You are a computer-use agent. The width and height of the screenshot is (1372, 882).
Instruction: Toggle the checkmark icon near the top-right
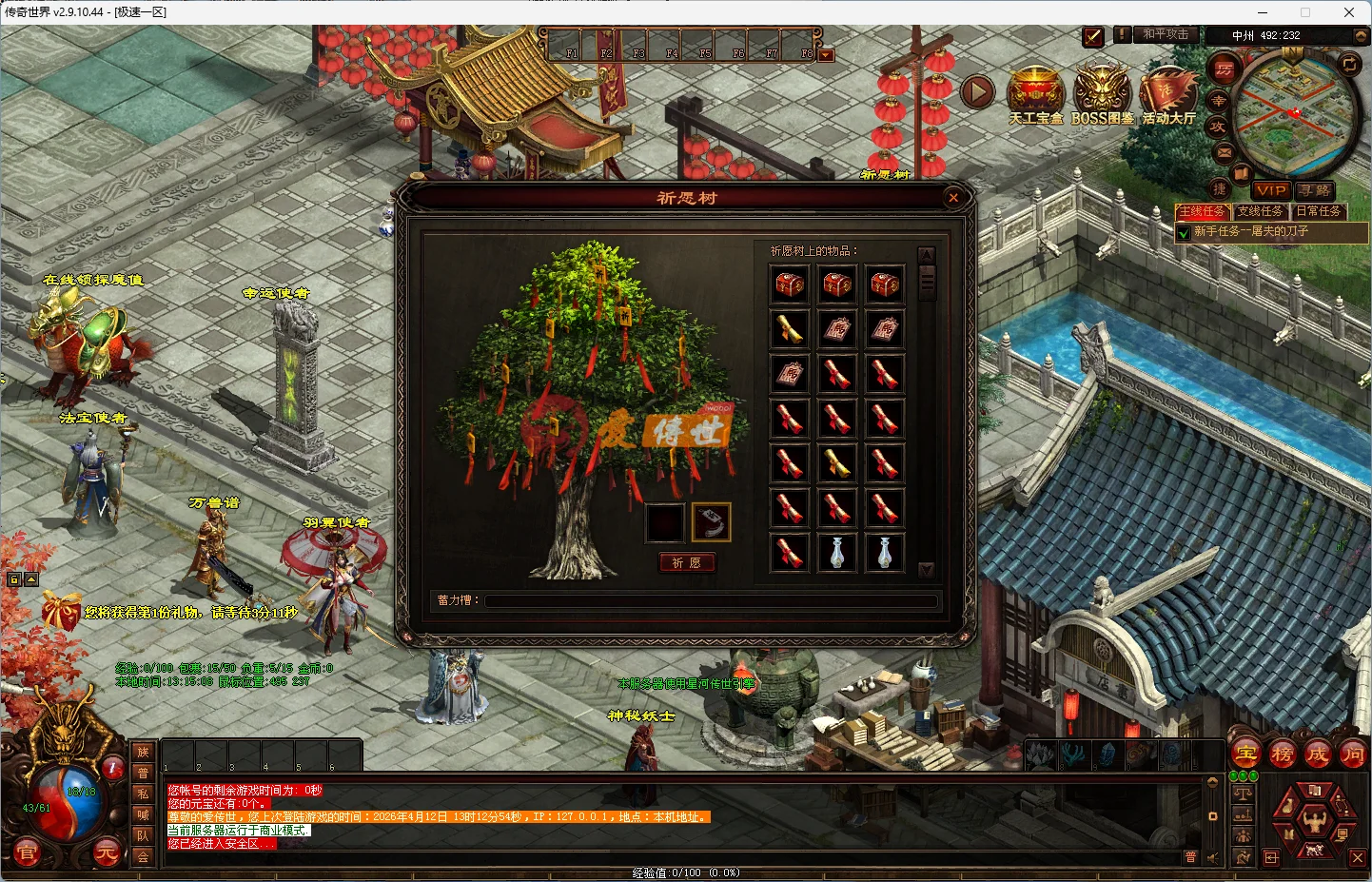point(1092,36)
